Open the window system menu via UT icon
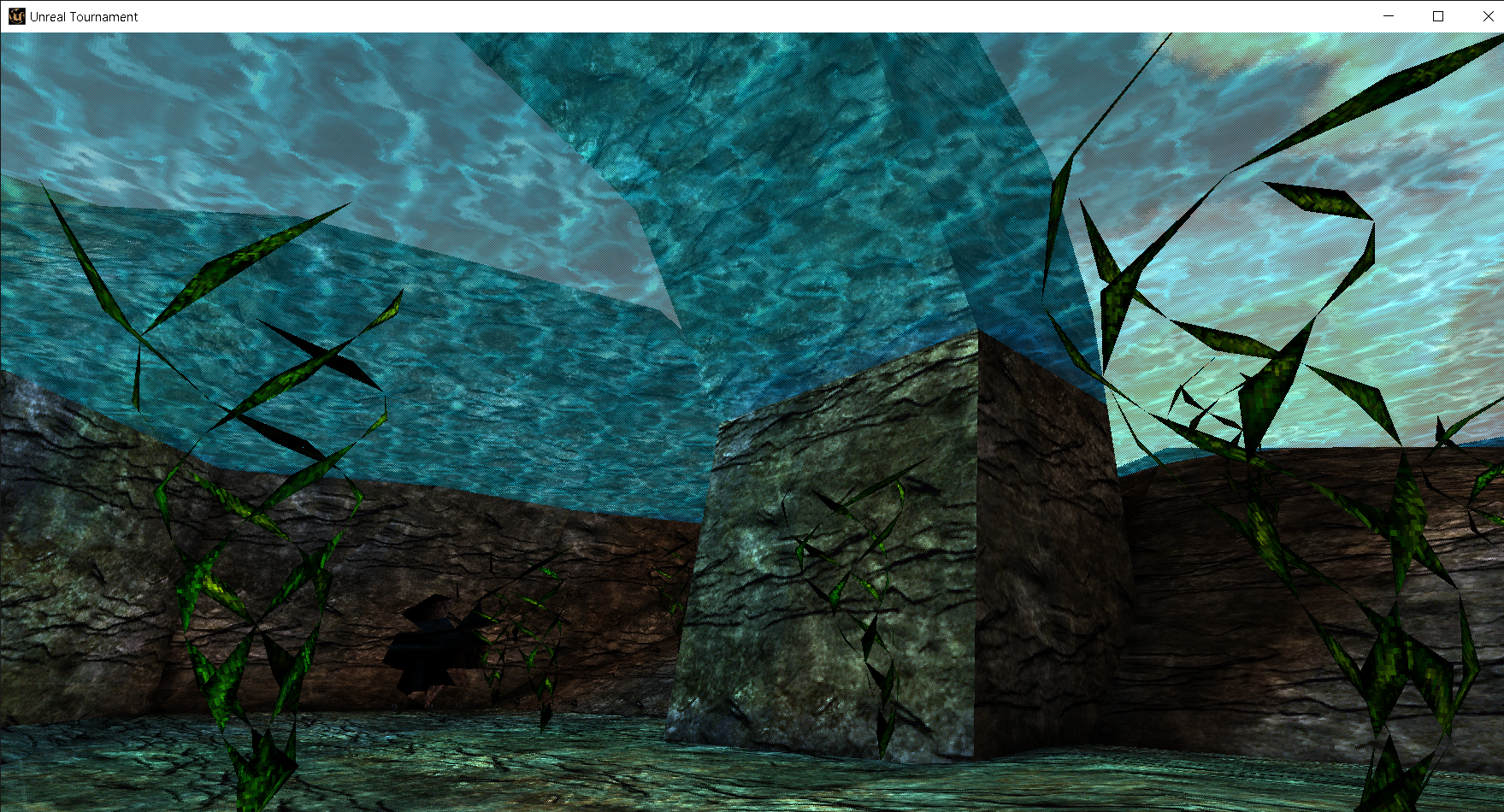Viewport: 1504px width, 812px height. 15,15
